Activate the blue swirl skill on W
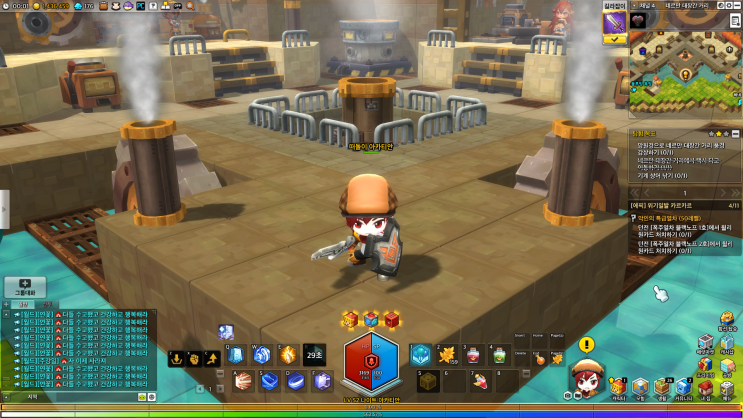The image size is (743, 418). point(263,354)
